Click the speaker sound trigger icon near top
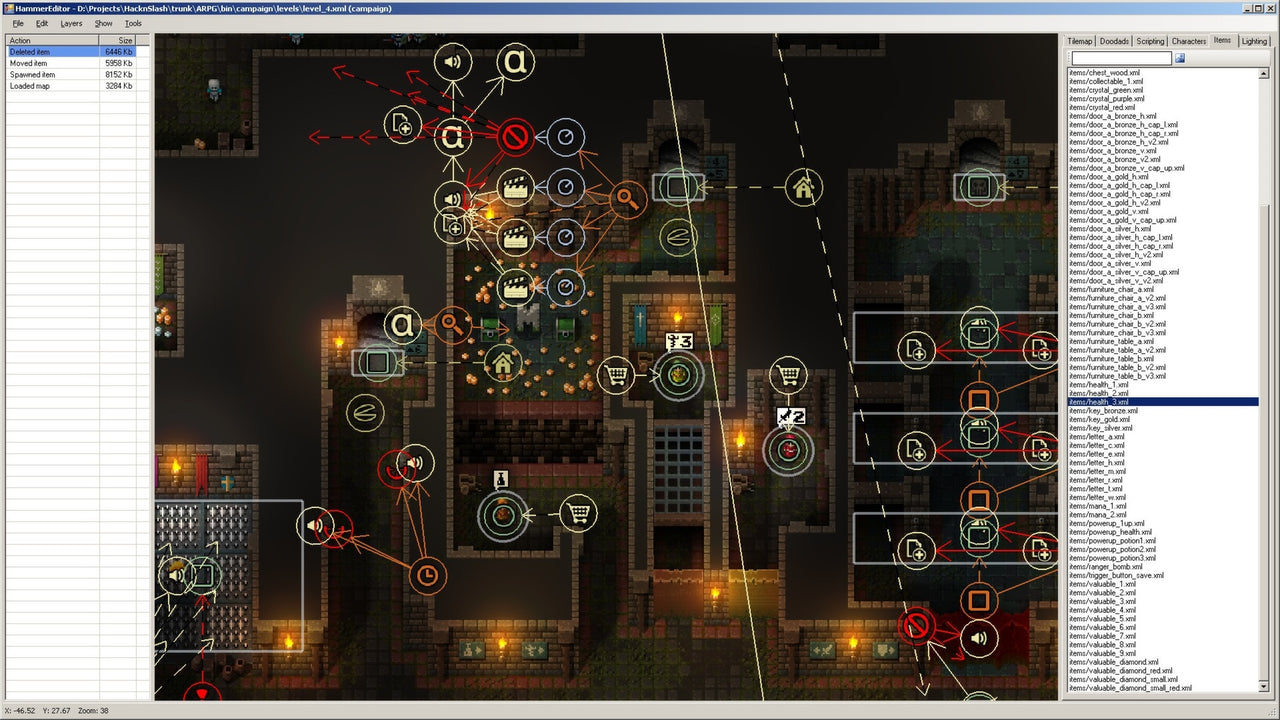1280x720 pixels. (453, 61)
